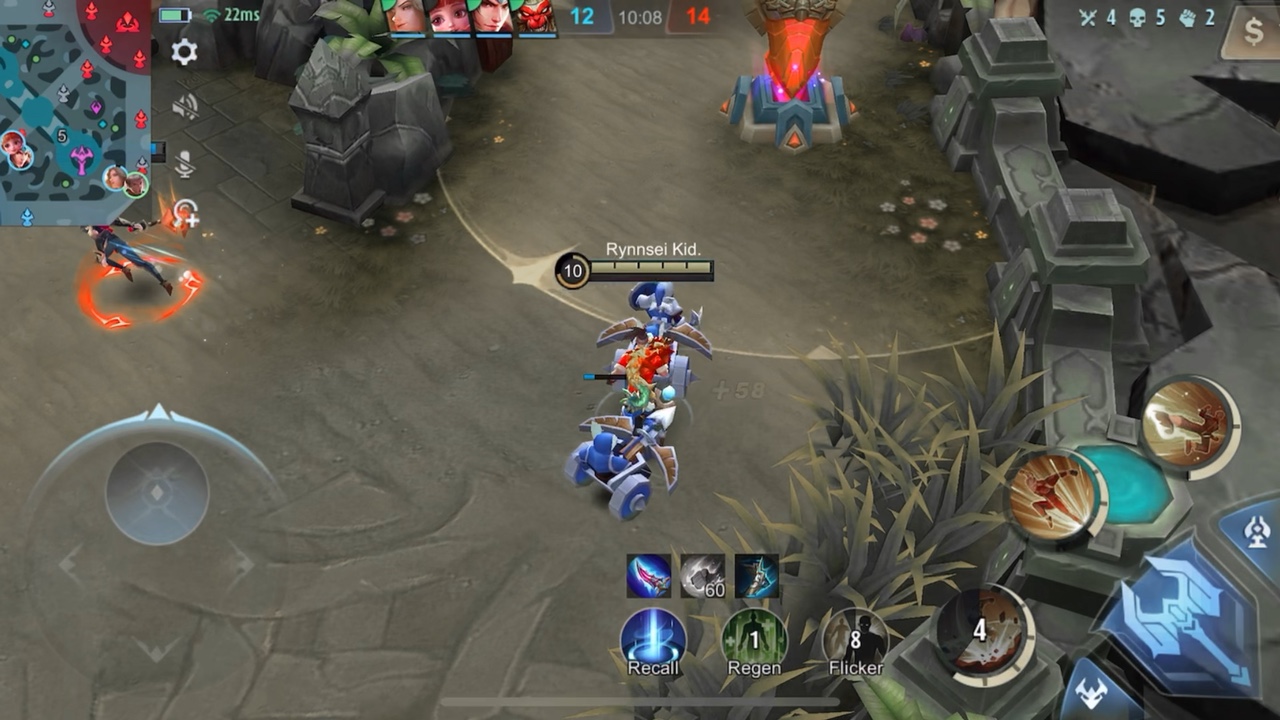Activate the flying kick skill
Viewport: 1280px width, 720px height.
point(1190,421)
